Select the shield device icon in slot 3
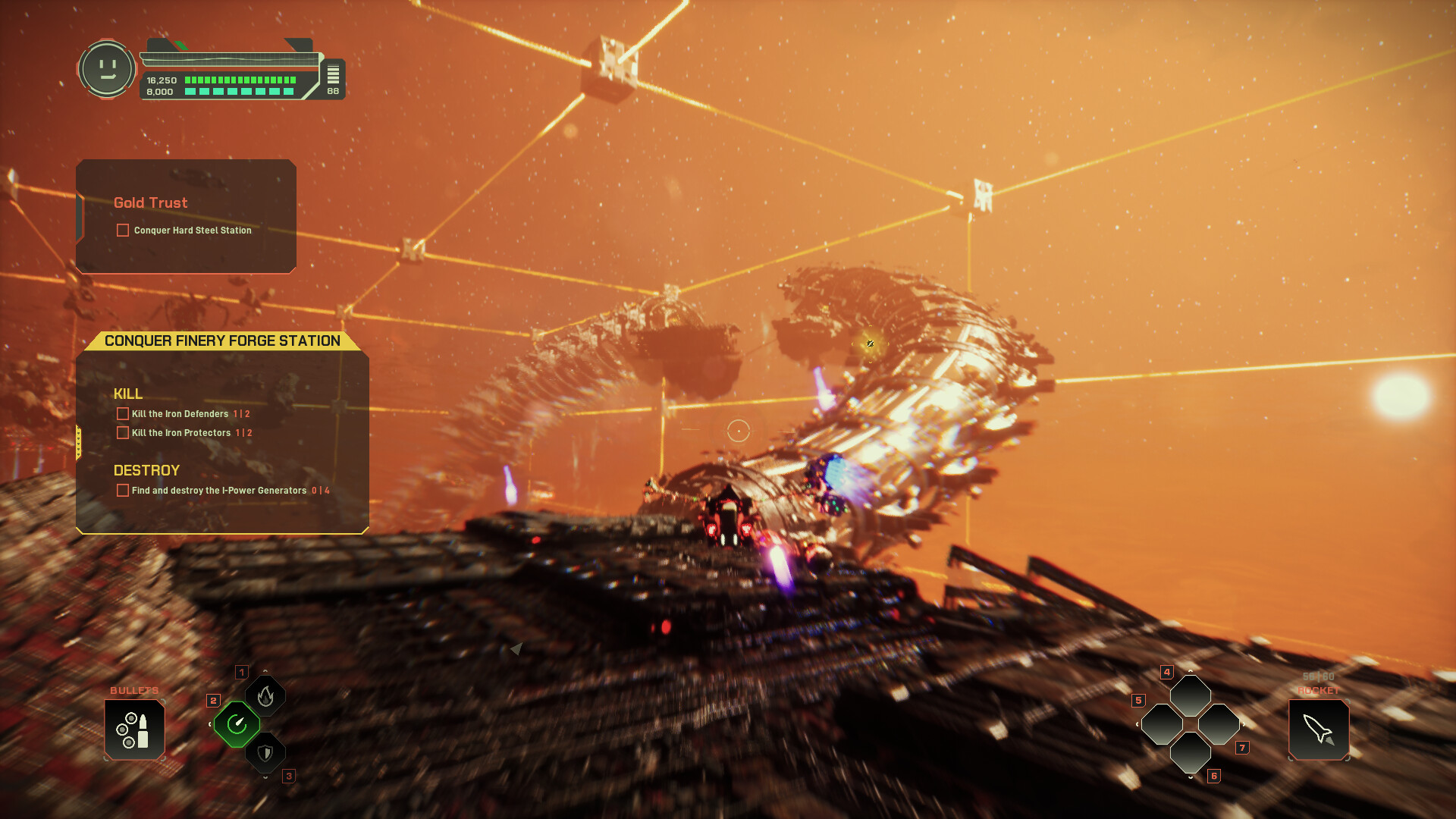This screenshot has width=1456, height=819. pos(265,753)
